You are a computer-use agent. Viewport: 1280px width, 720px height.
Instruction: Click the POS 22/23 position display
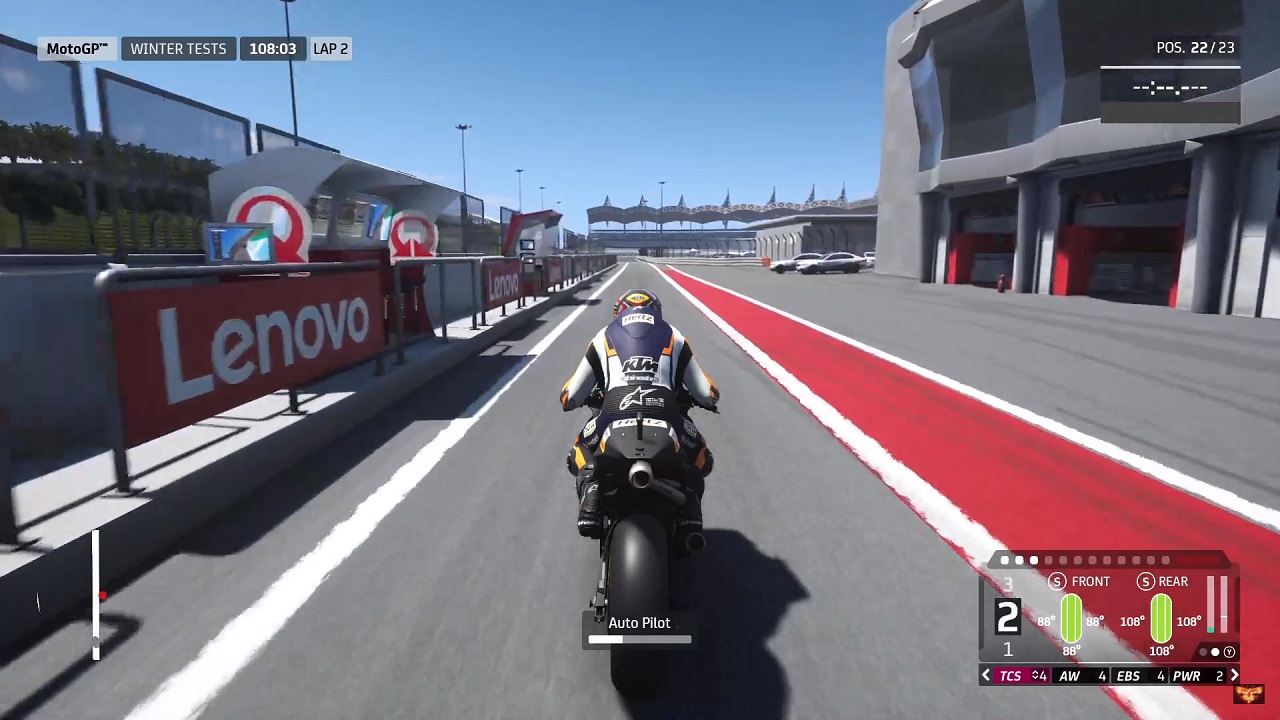[x=1196, y=47]
